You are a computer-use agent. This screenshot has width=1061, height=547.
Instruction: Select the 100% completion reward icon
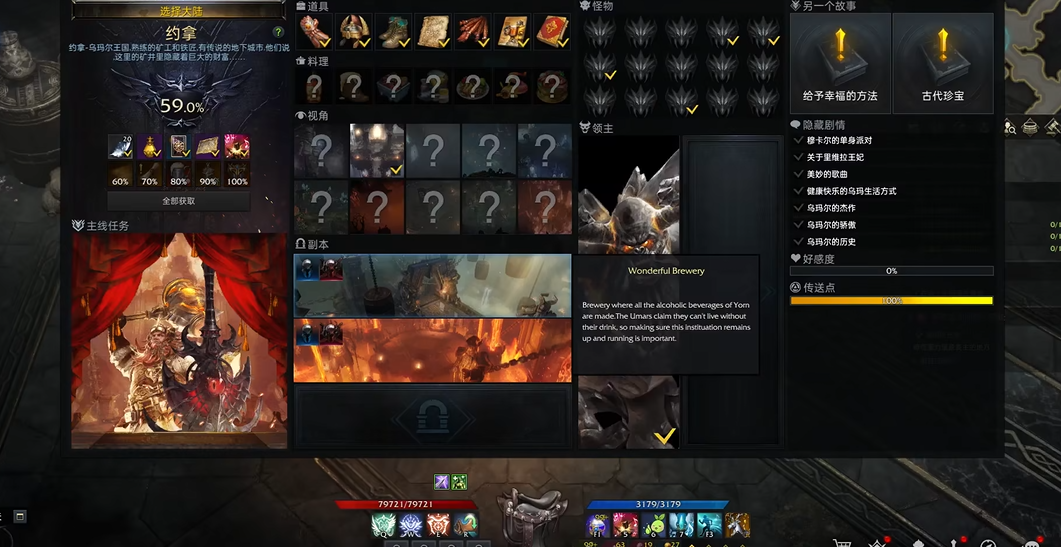[x=237, y=148]
